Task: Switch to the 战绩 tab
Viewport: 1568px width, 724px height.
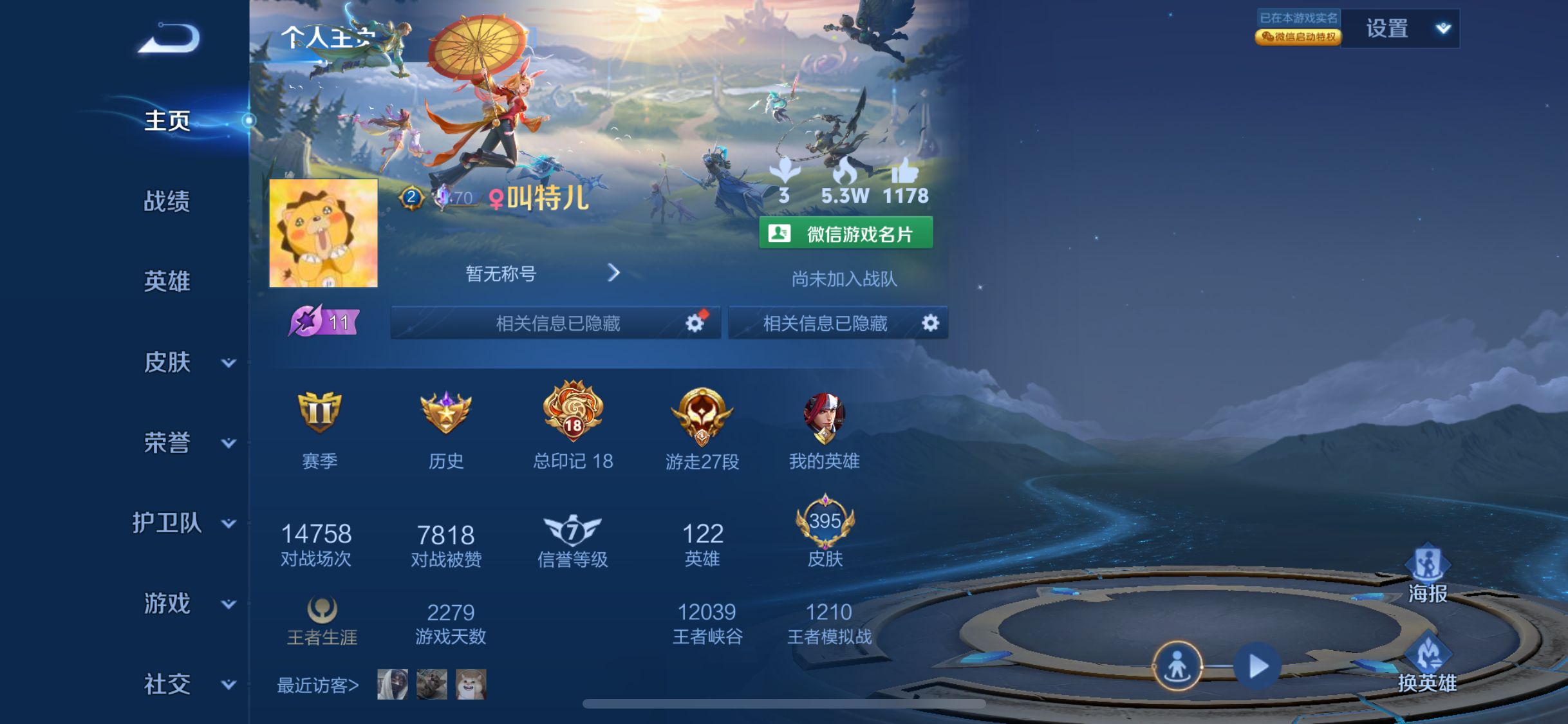Action: point(166,201)
